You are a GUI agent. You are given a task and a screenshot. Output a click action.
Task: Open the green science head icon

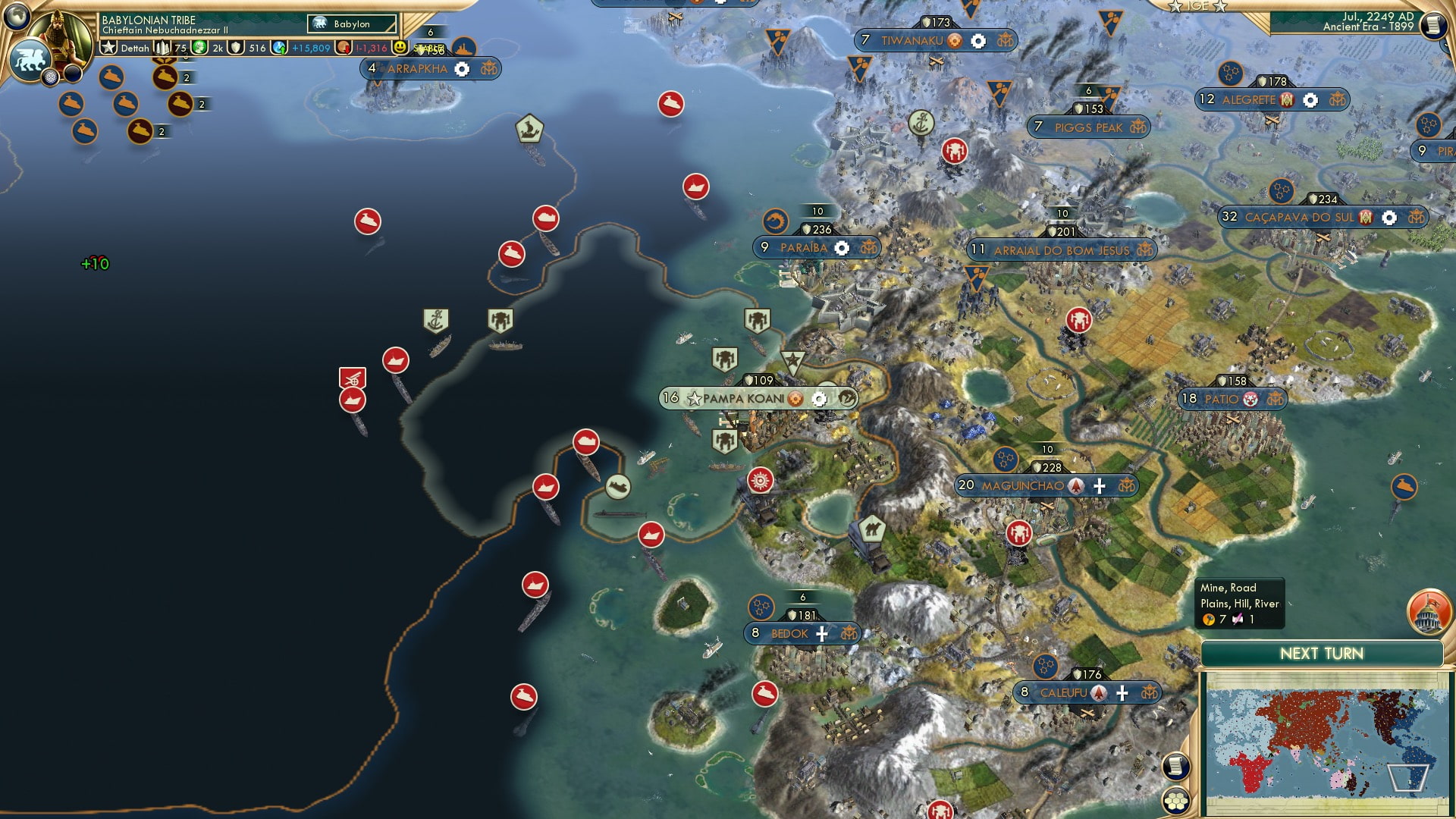[x=199, y=48]
